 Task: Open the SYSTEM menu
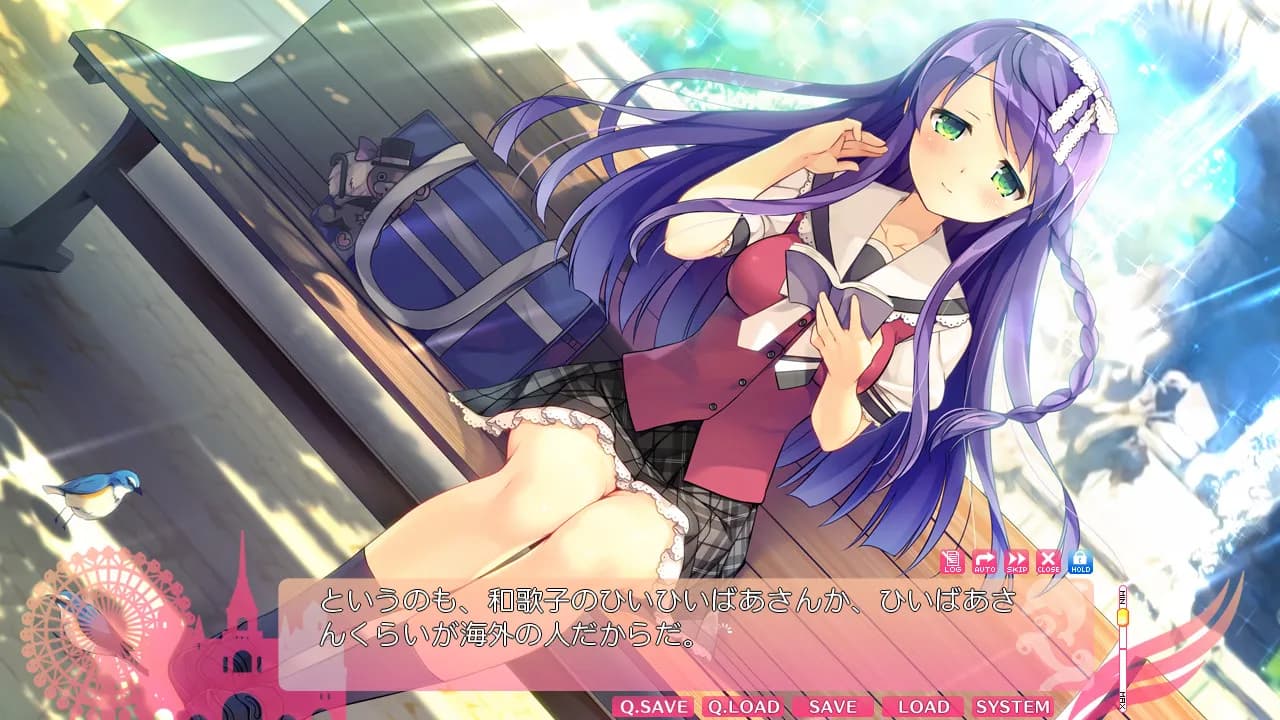pyautogui.click(x=1016, y=707)
